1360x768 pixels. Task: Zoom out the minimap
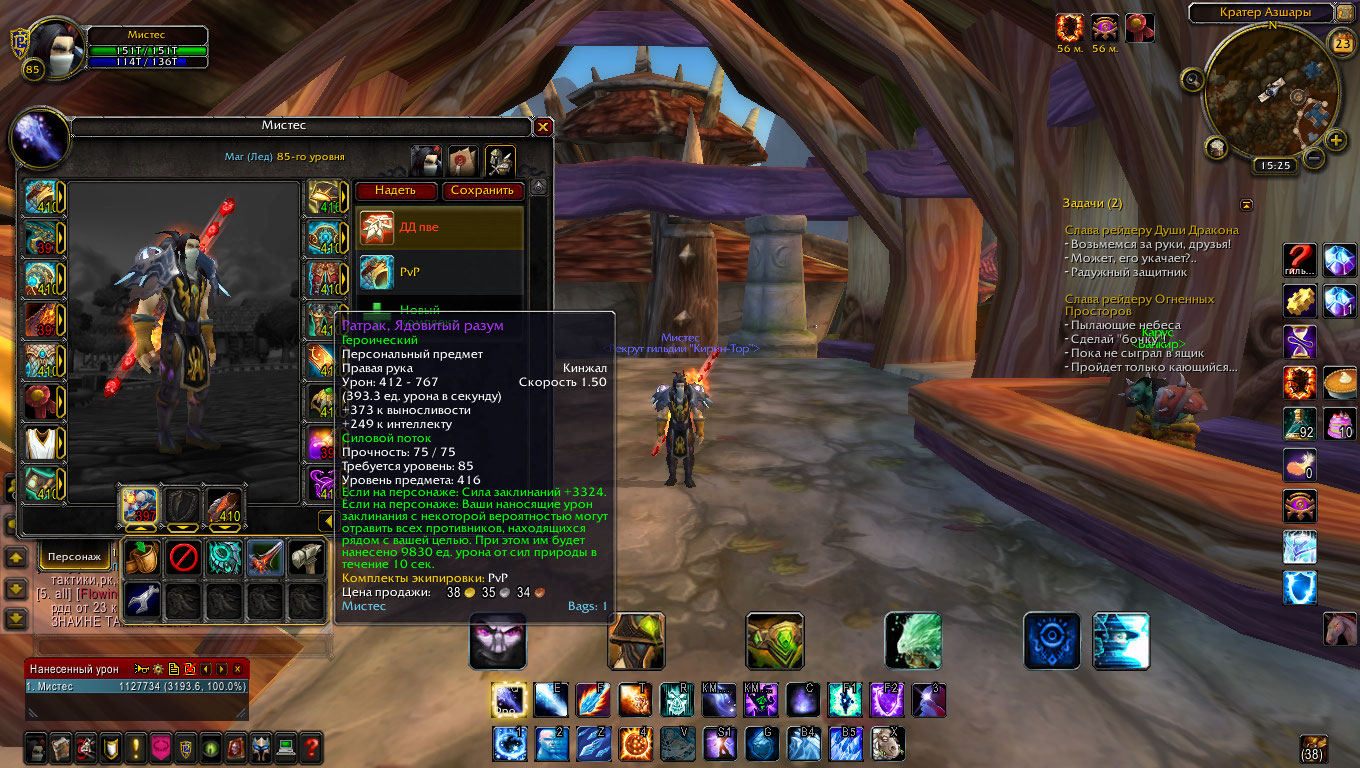pyautogui.click(x=1314, y=157)
